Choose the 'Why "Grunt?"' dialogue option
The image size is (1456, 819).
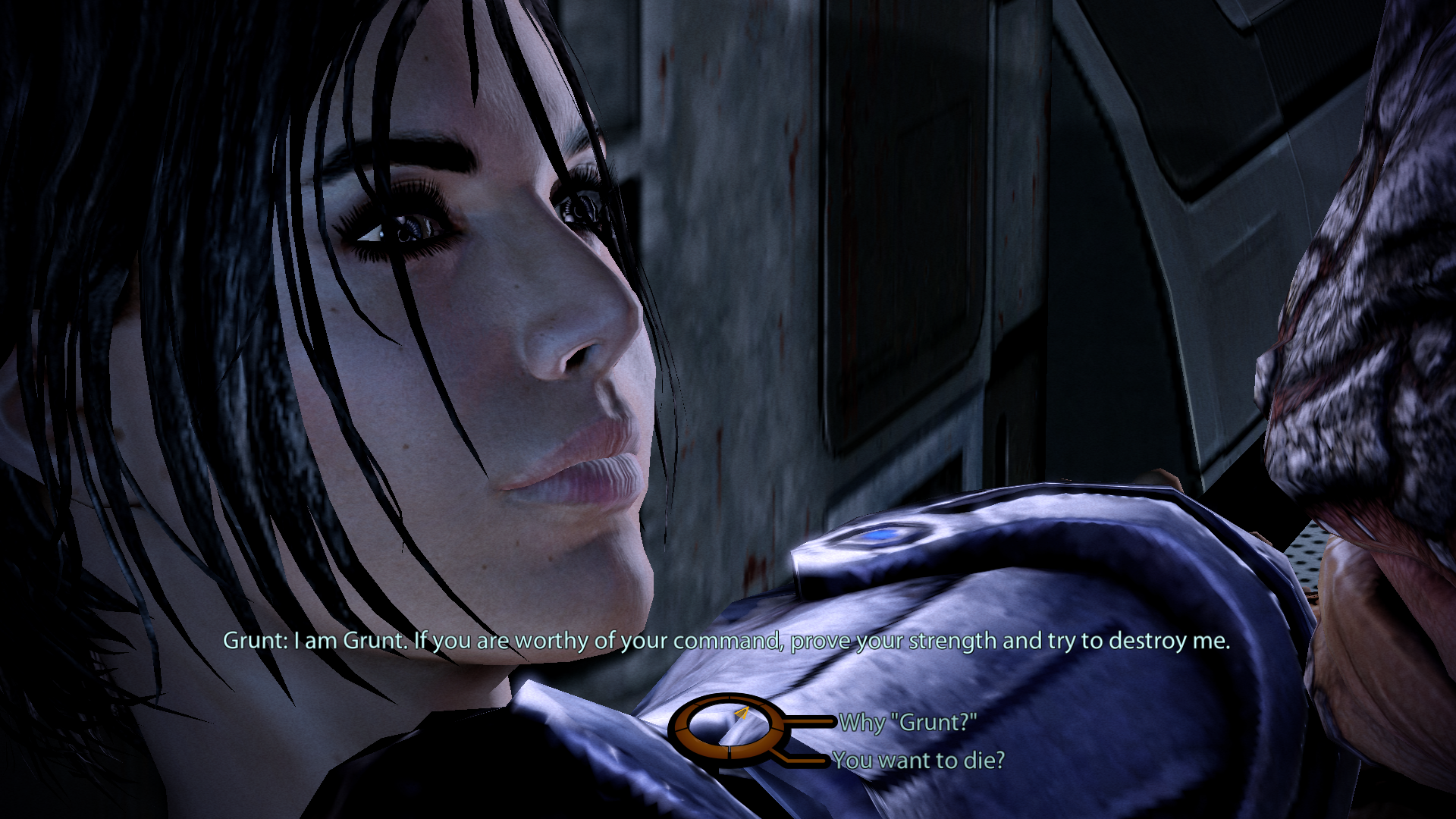(907, 723)
